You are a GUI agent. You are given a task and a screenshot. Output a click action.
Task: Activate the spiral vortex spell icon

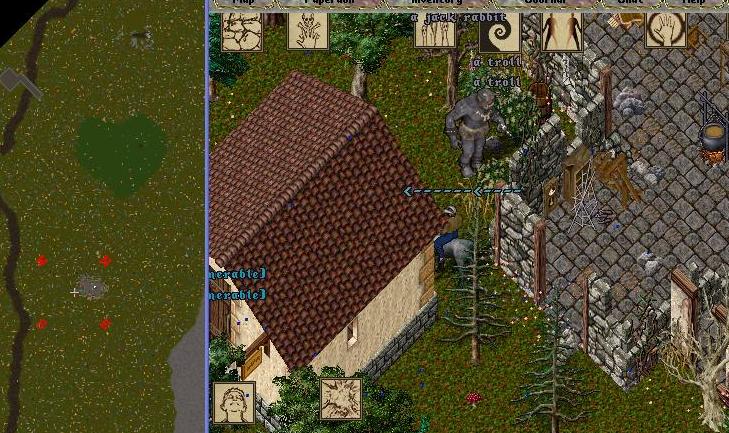tap(499, 31)
